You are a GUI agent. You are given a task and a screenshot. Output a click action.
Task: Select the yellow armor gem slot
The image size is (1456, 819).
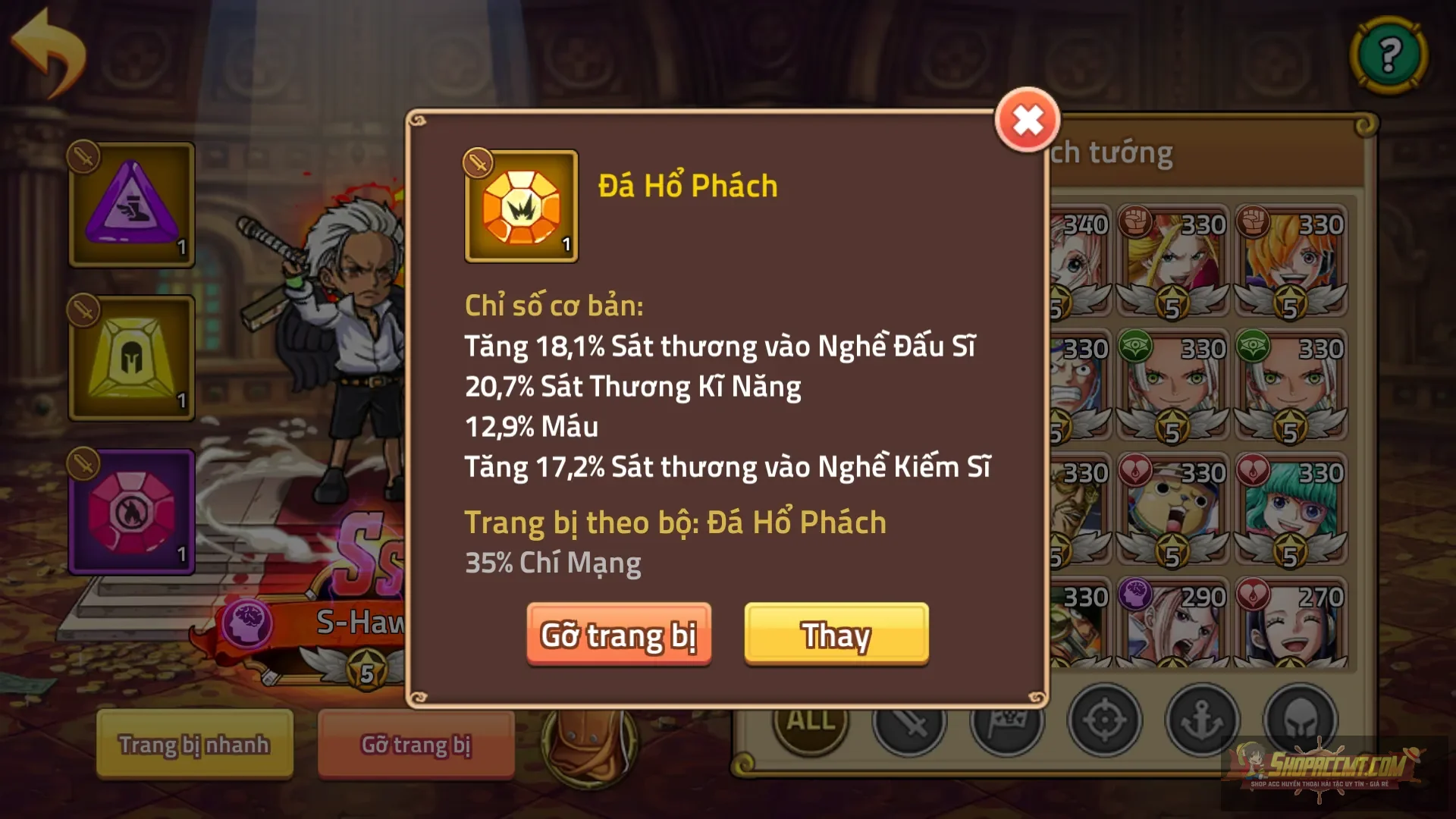click(130, 356)
